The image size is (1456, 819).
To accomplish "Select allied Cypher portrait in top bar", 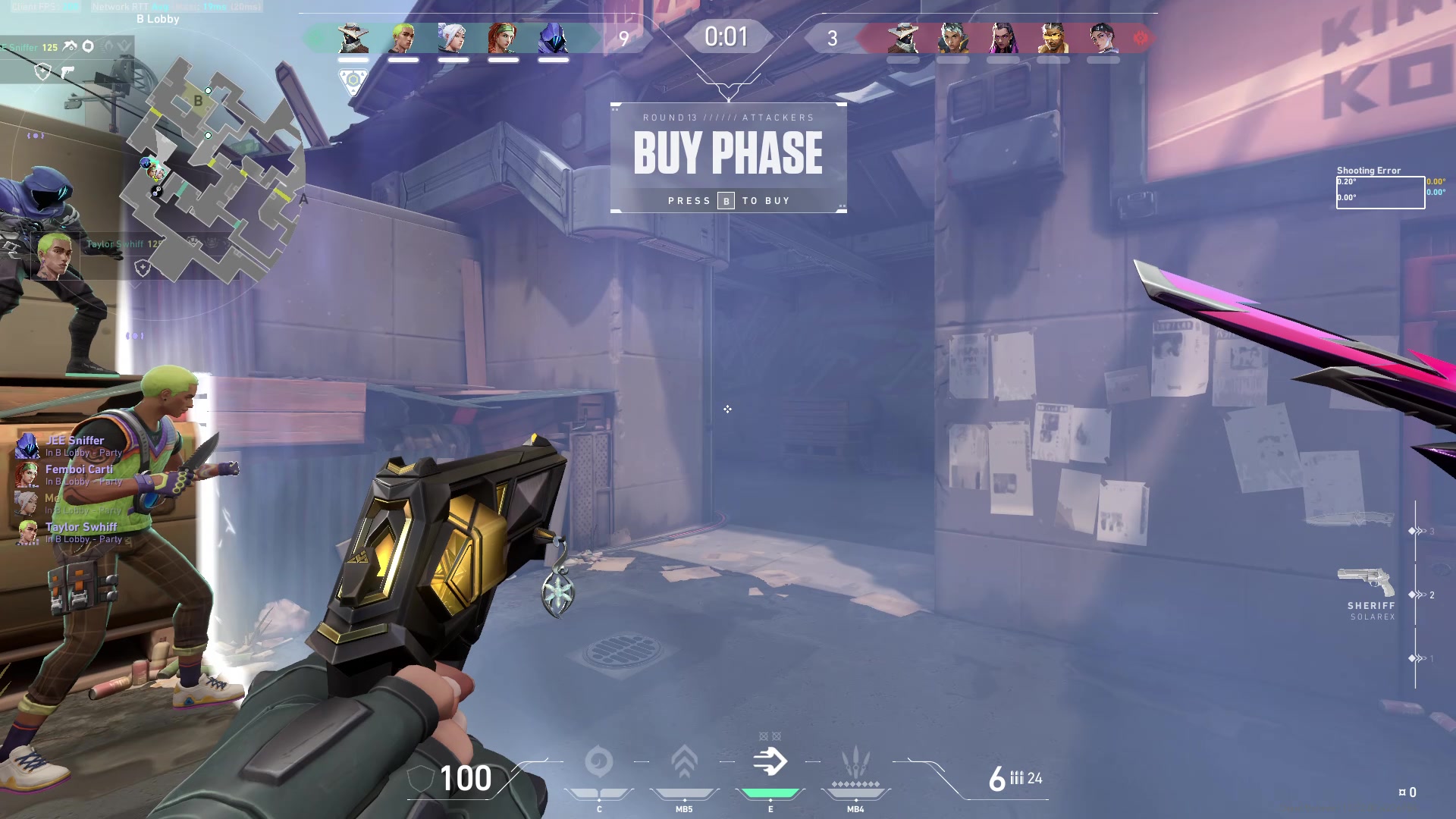I will click(x=353, y=38).
